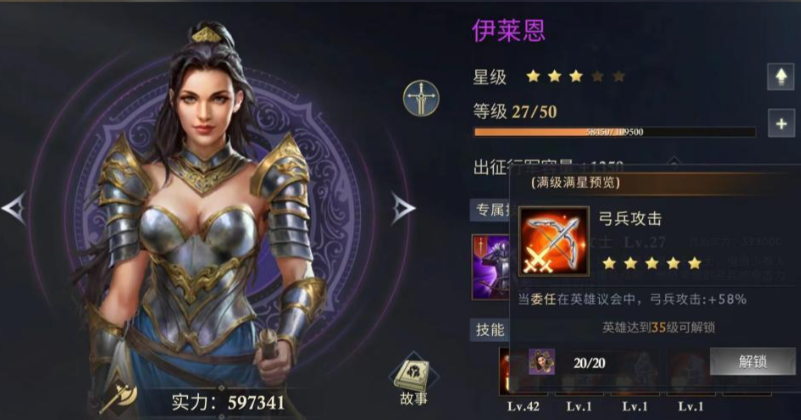Show the next hero with right arrow
This screenshot has height=420, width=801.
pos(402,208)
